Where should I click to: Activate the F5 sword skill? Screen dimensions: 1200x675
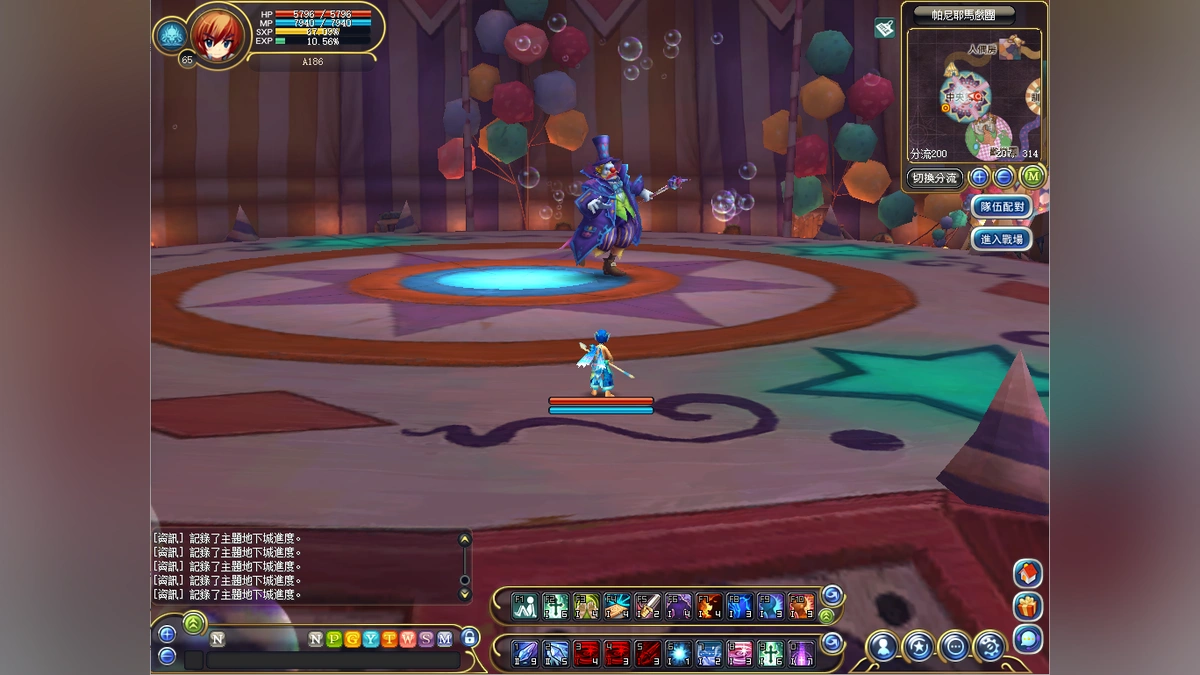pyautogui.click(x=648, y=605)
